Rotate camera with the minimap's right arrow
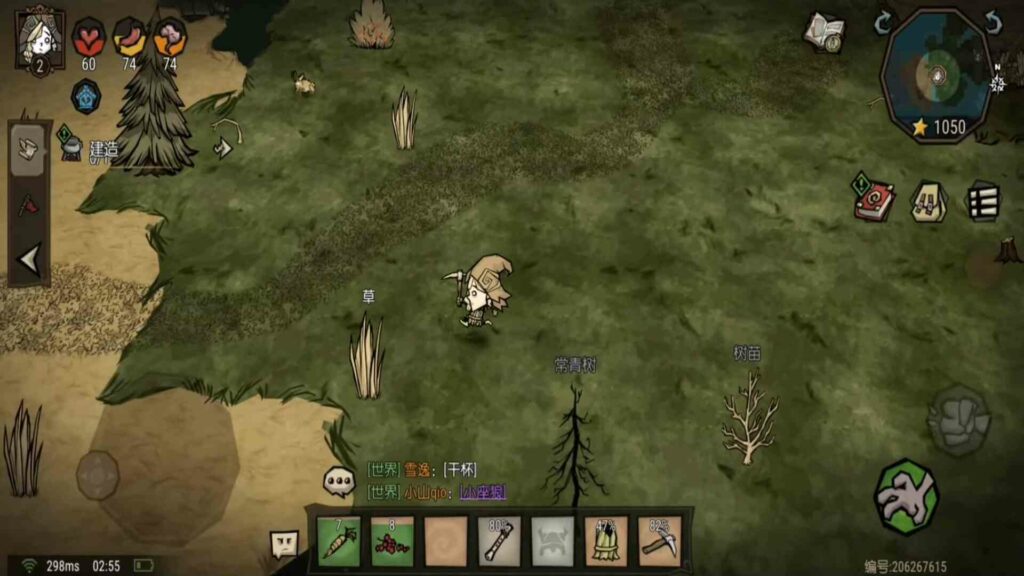 pos(991,22)
